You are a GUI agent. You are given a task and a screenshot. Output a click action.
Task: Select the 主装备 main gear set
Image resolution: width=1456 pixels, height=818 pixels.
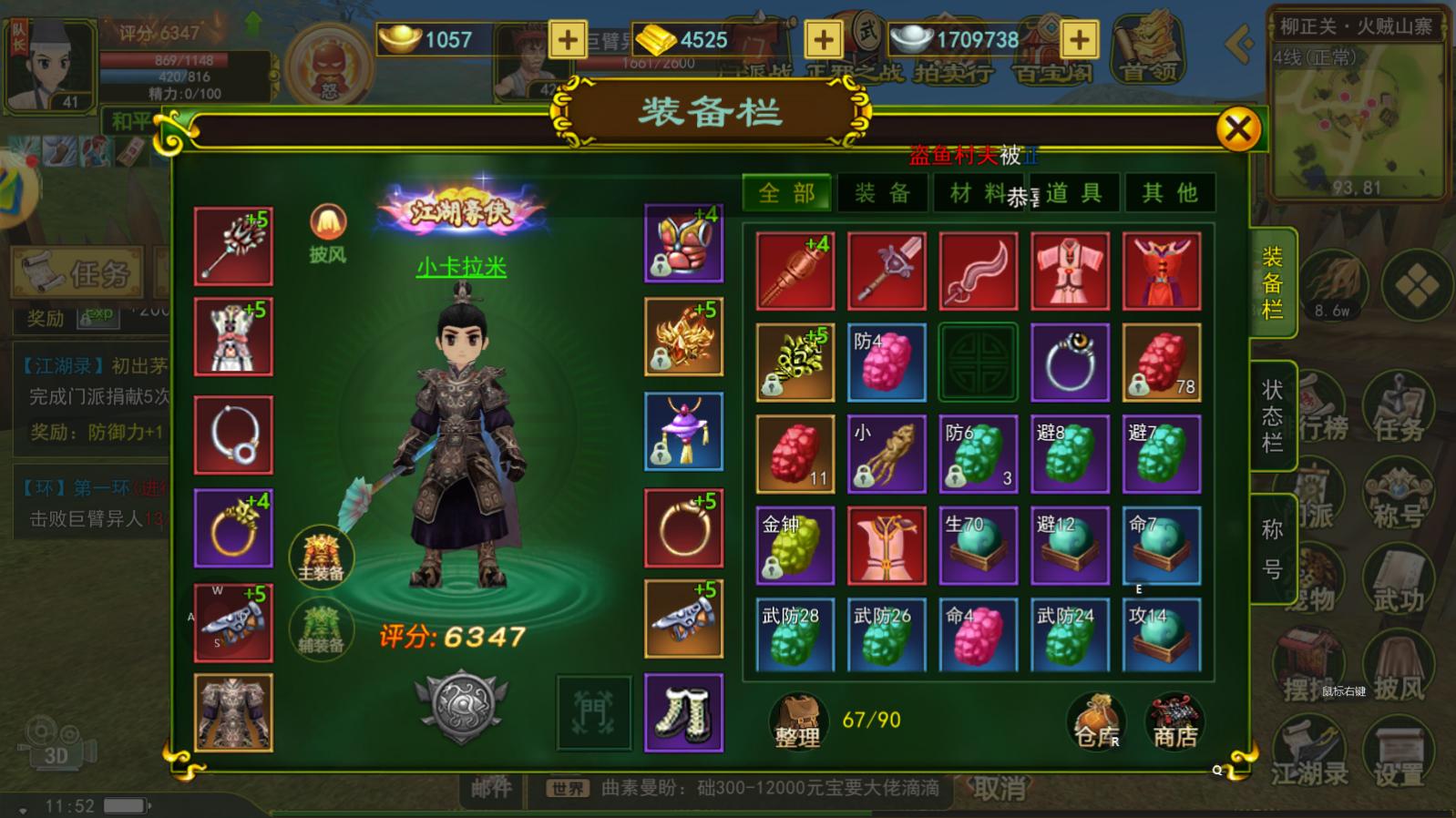click(321, 556)
